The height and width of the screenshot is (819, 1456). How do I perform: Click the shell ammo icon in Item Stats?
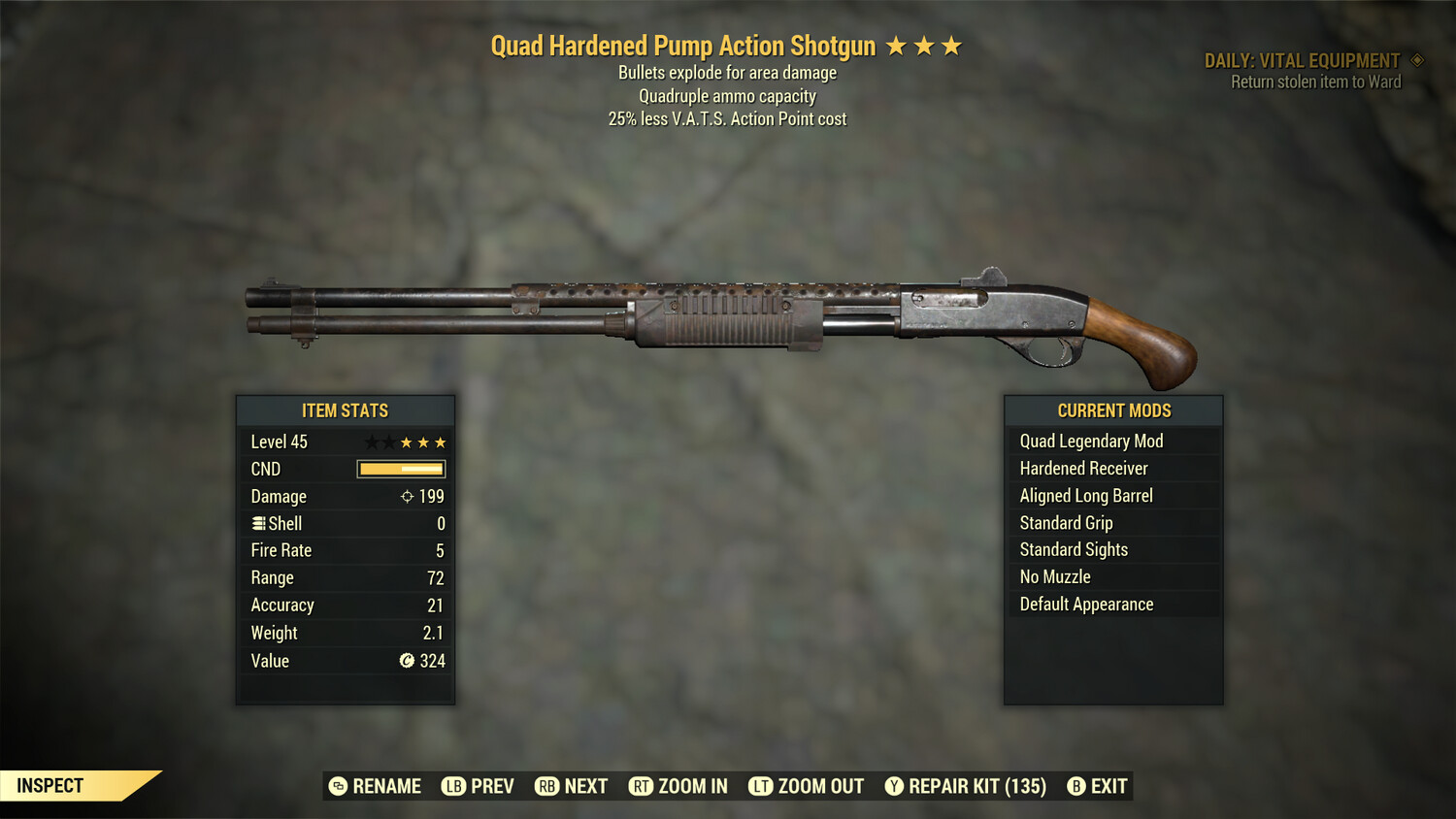[x=258, y=523]
